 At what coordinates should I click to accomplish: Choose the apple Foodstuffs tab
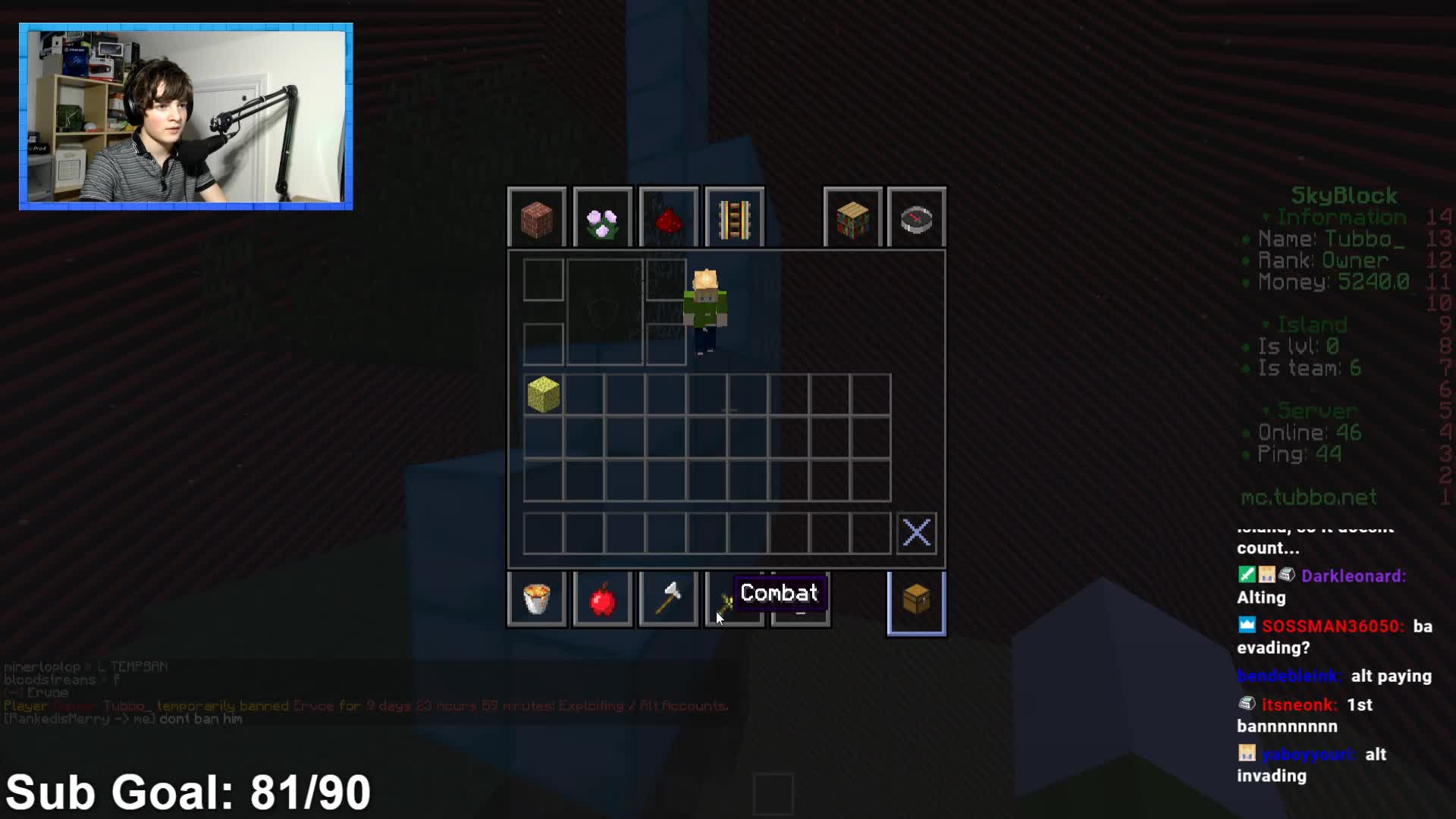click(603, 600)
